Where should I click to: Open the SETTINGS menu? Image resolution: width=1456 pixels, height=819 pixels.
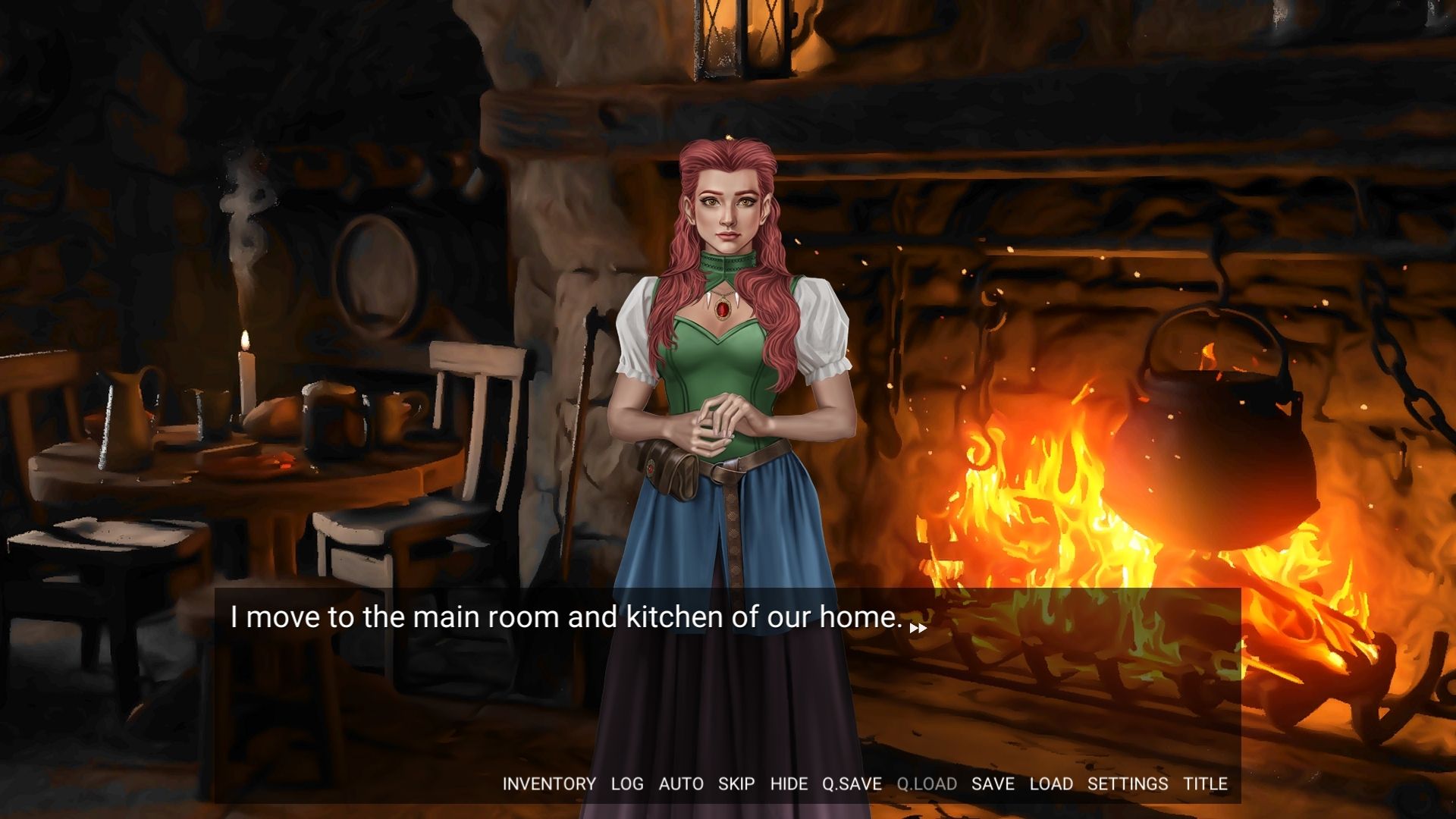click(x=1128, y=784)
